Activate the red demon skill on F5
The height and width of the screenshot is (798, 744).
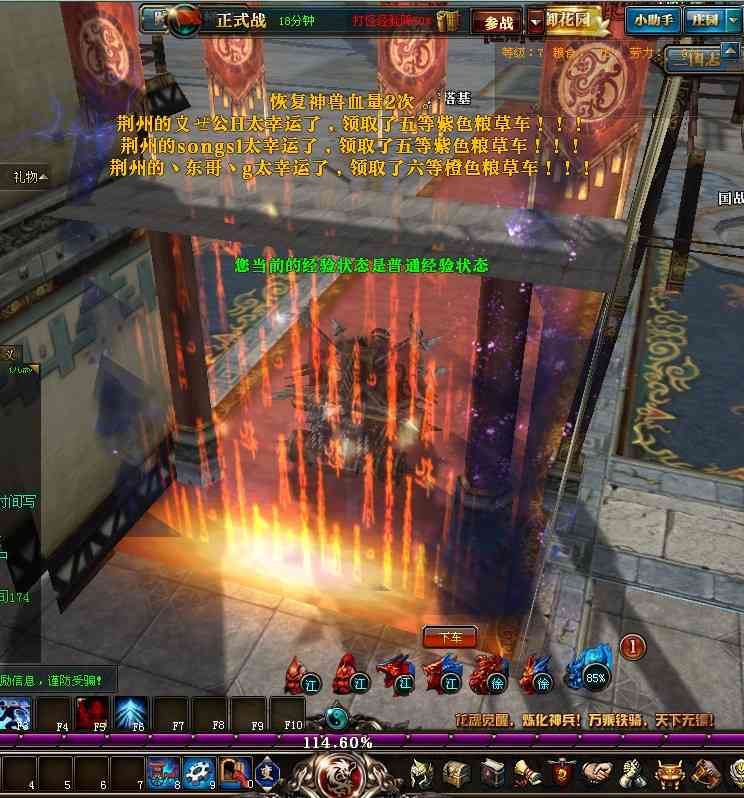pos(93,713)
